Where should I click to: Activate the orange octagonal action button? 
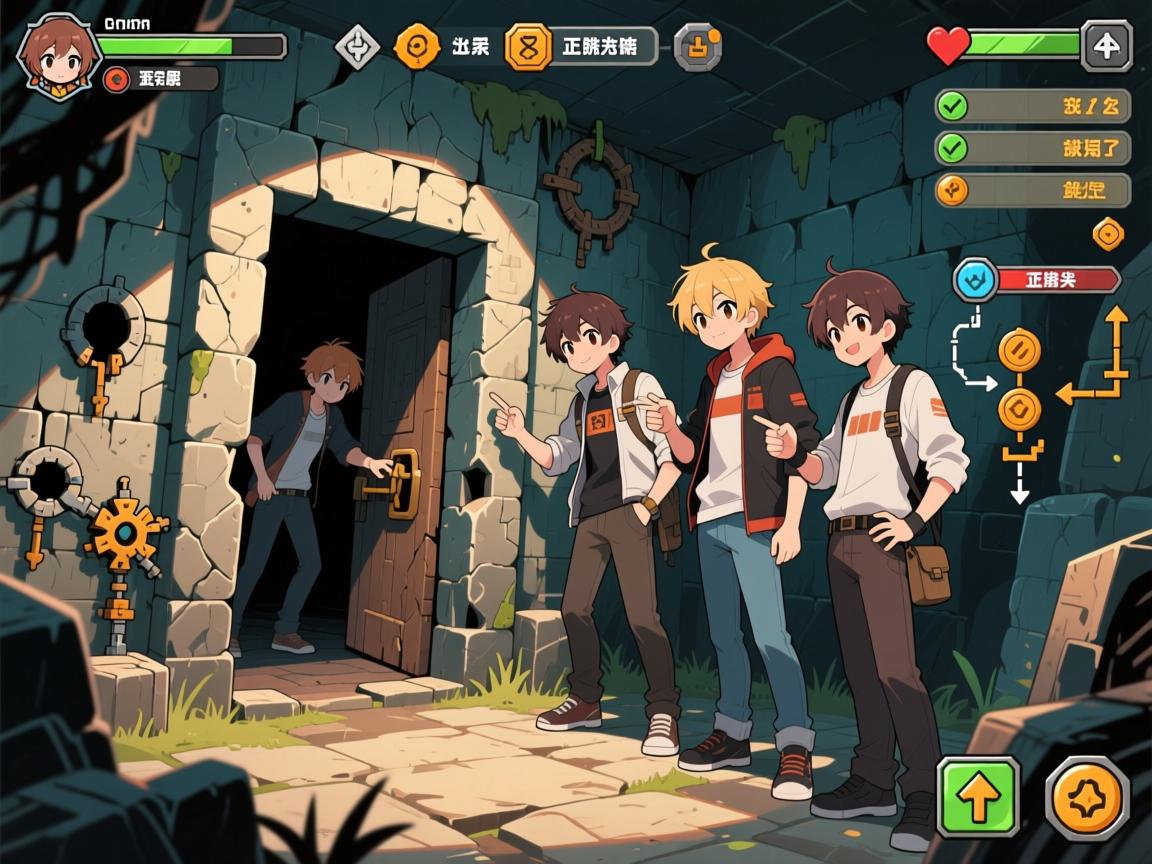(1087, 797)
